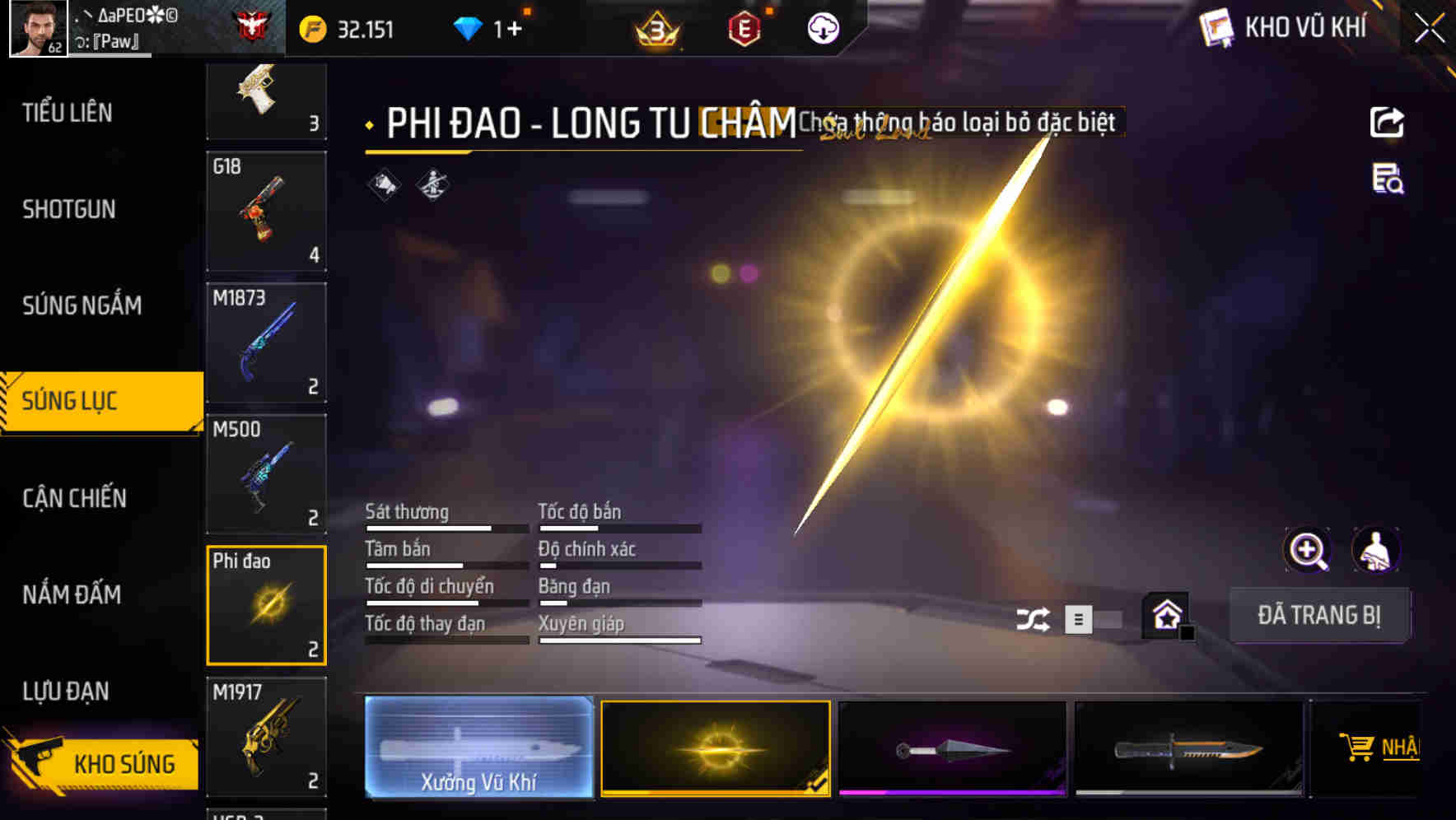Click the share icon near top right

coord(1388,122)
